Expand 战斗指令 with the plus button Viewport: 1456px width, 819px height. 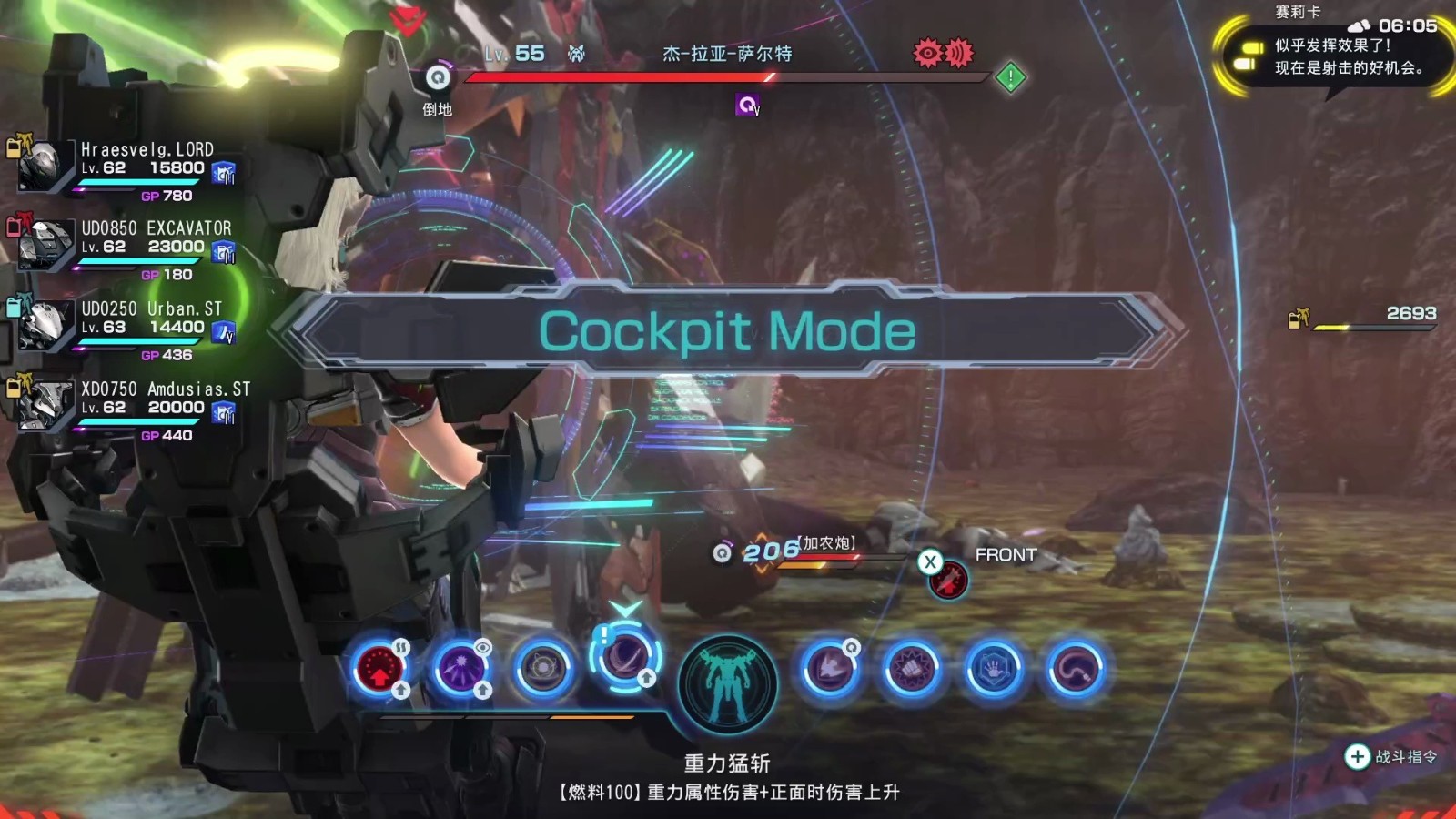tap(1358, 755)
